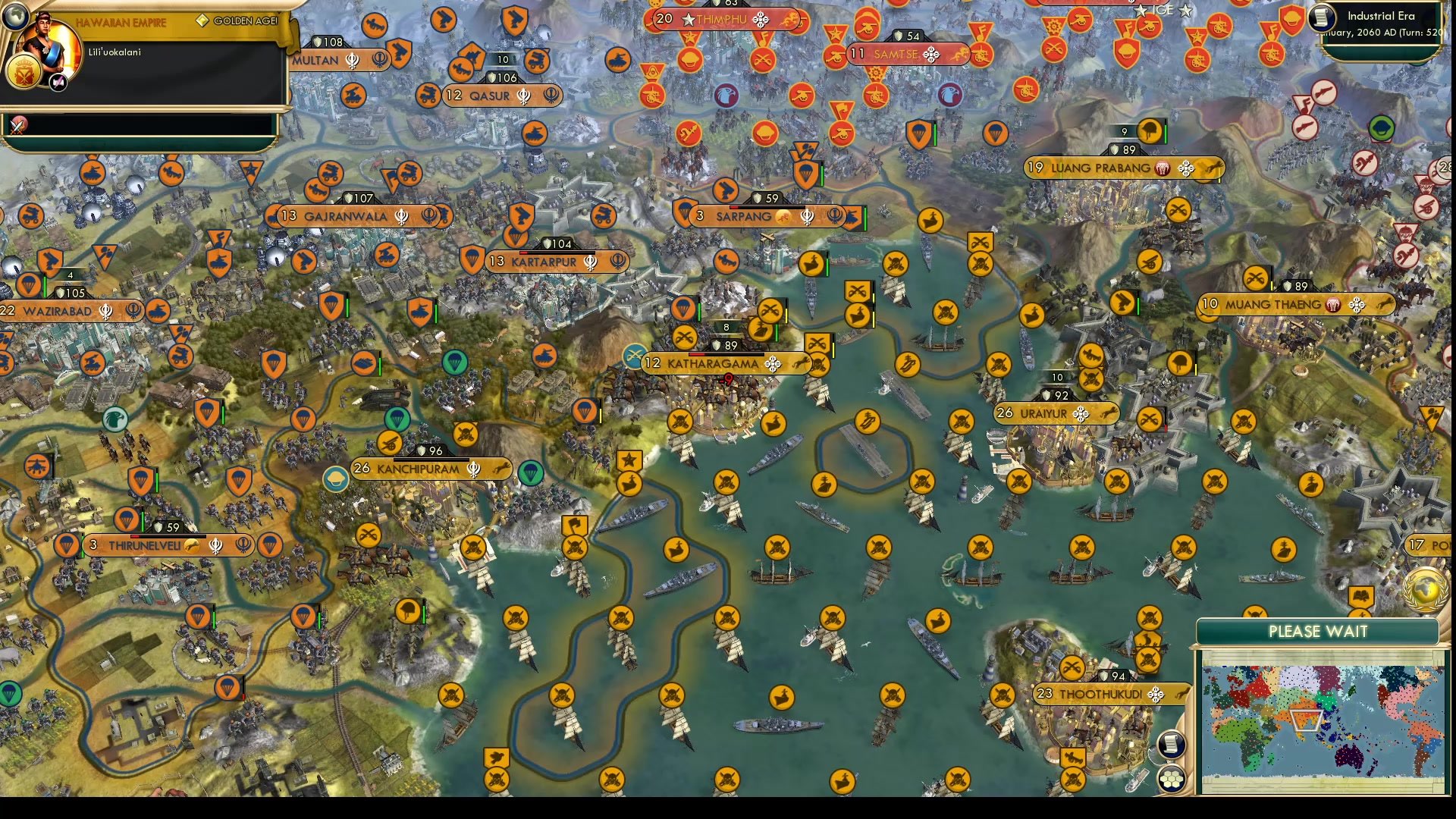
Task: Select a crossed-swords naval unit flag at sea
Action: pos(776,544)
